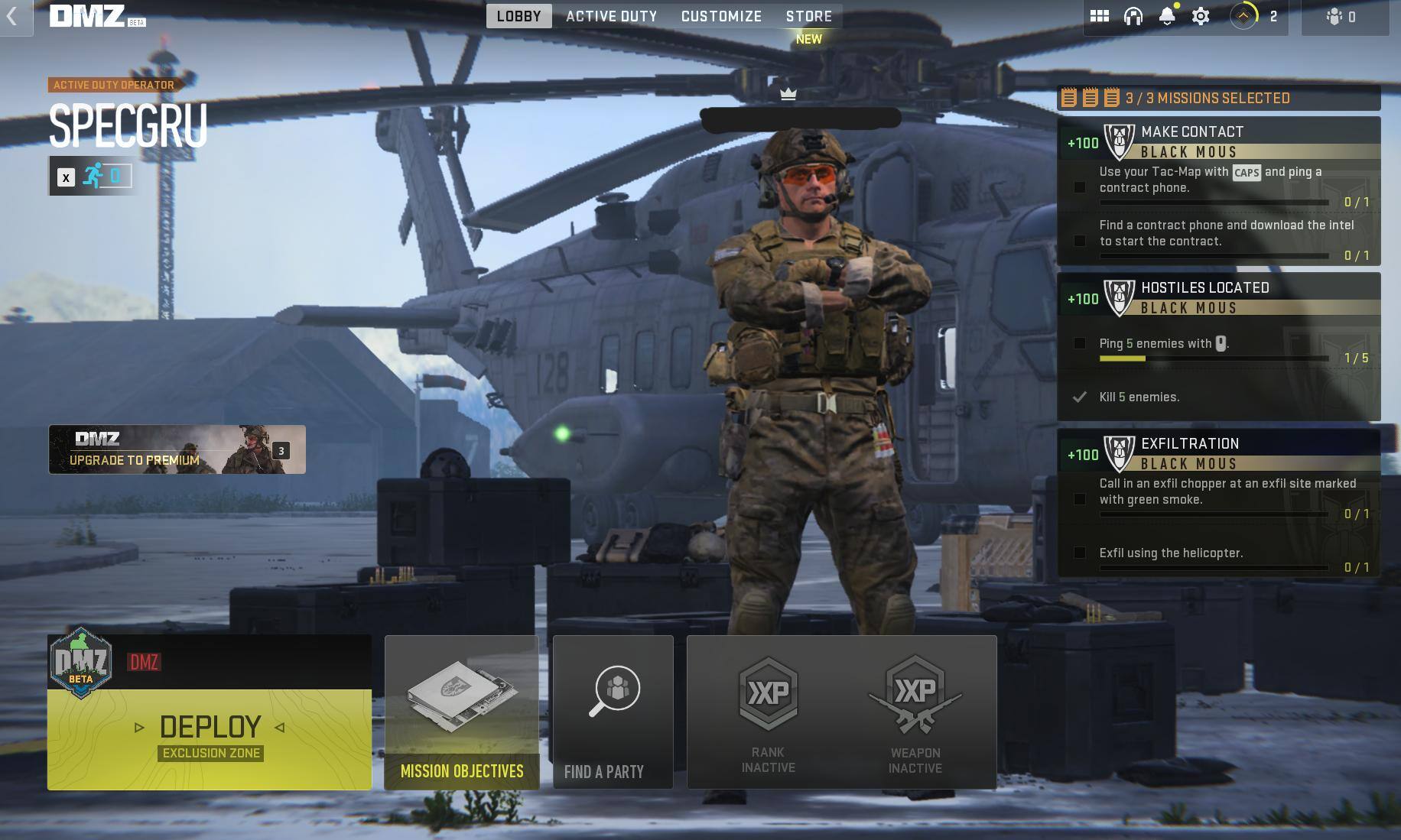Click the Upgrade to Premium banner
Screen dimensions: 1401x840
click(x=177, y=449)
